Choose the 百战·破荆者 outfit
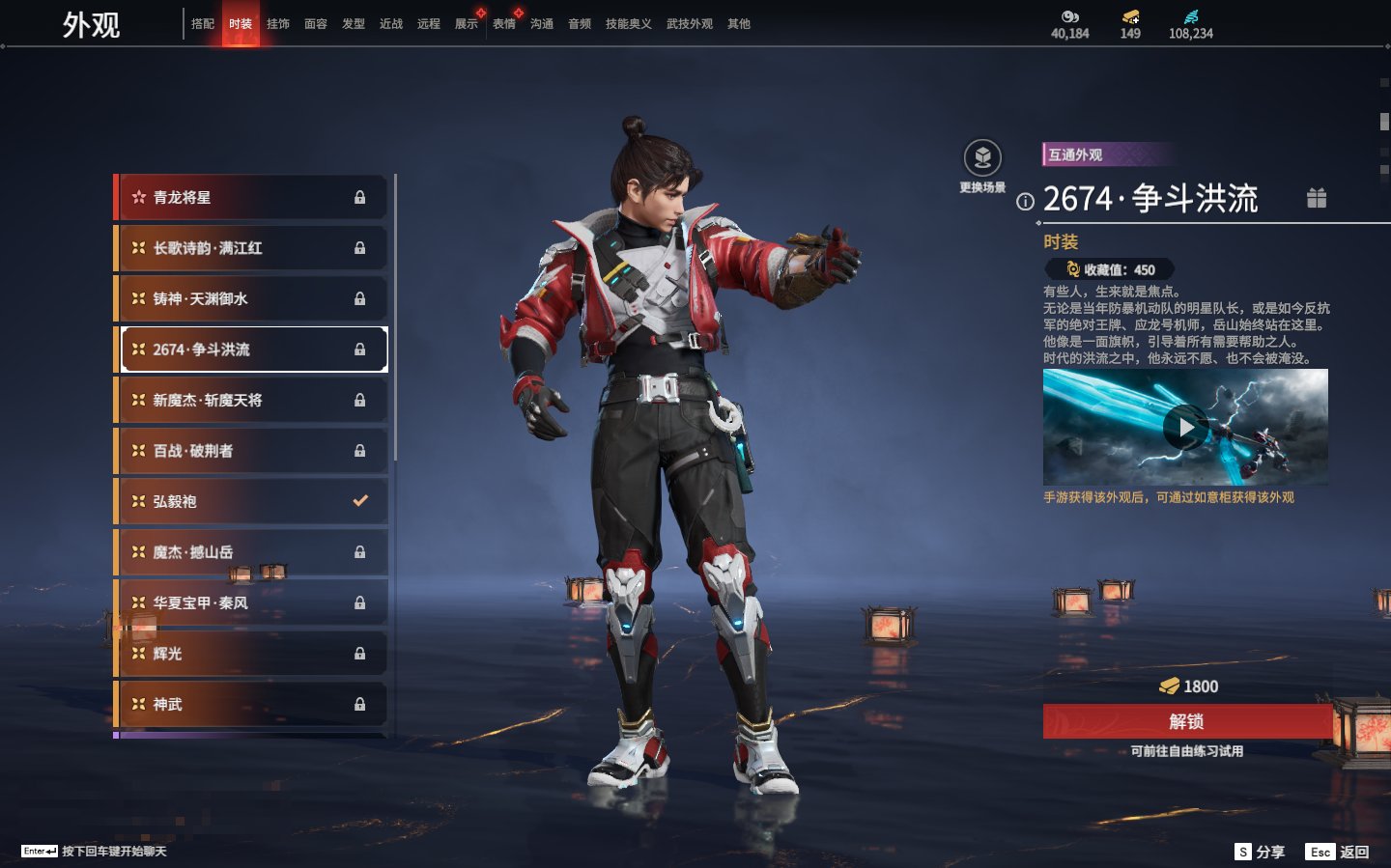The image size is (1391, 868). [251, 451]
